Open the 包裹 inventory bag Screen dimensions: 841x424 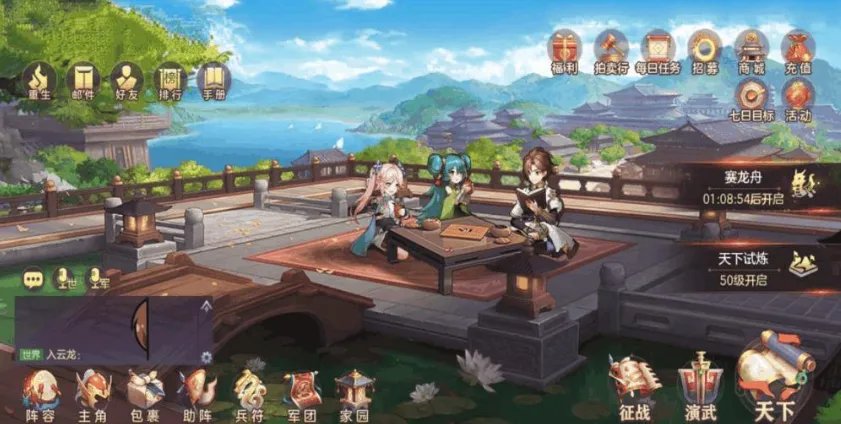[146, 392]
